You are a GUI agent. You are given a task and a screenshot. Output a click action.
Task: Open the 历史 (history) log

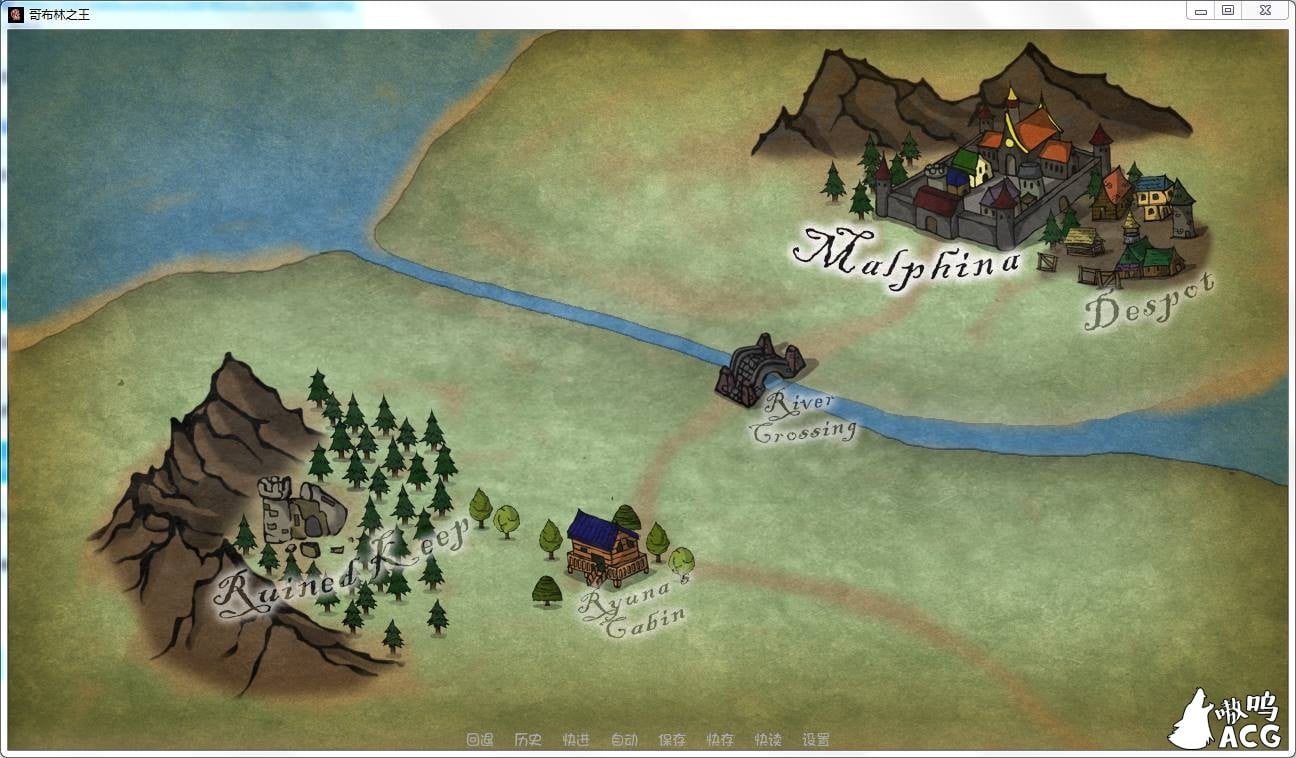pos(528,740)
